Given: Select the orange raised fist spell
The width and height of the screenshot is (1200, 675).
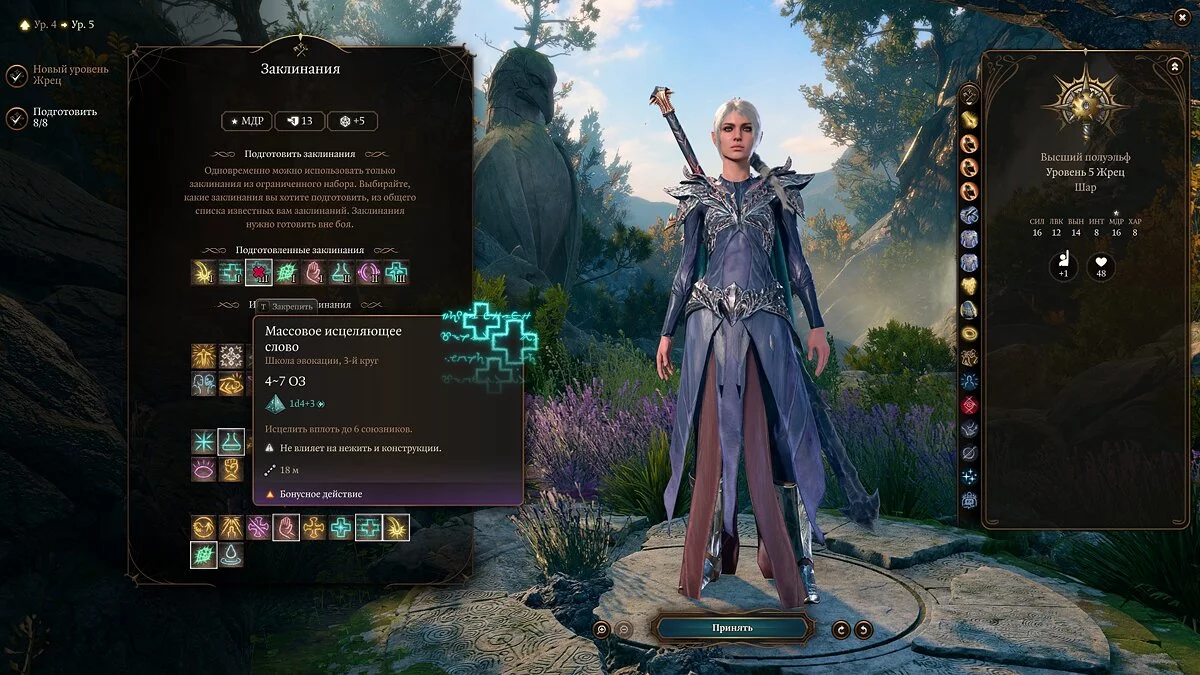Looking at the screenshot, I should [x=232, y=469].
